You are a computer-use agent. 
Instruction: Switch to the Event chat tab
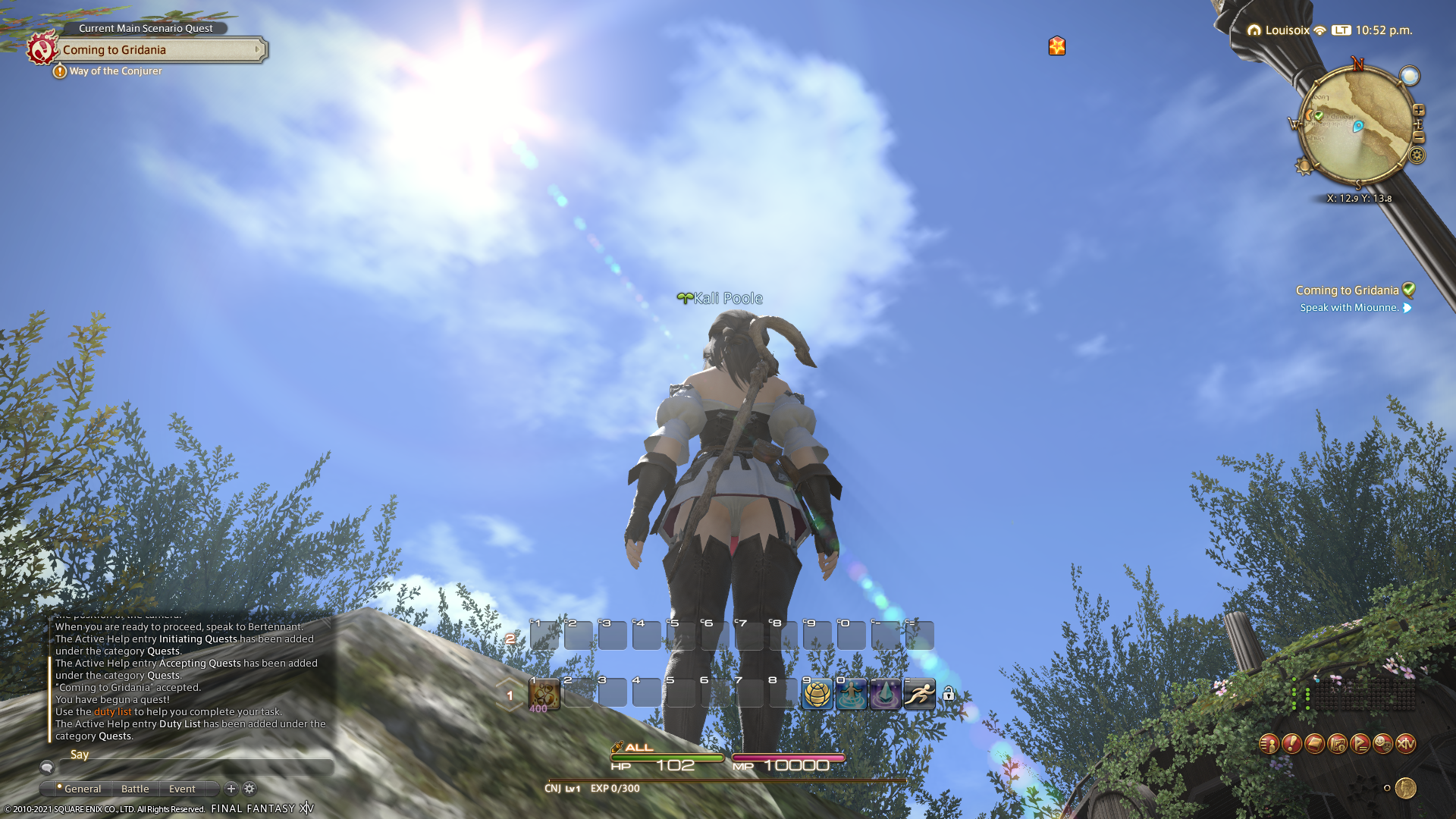[x=182, y=789]
